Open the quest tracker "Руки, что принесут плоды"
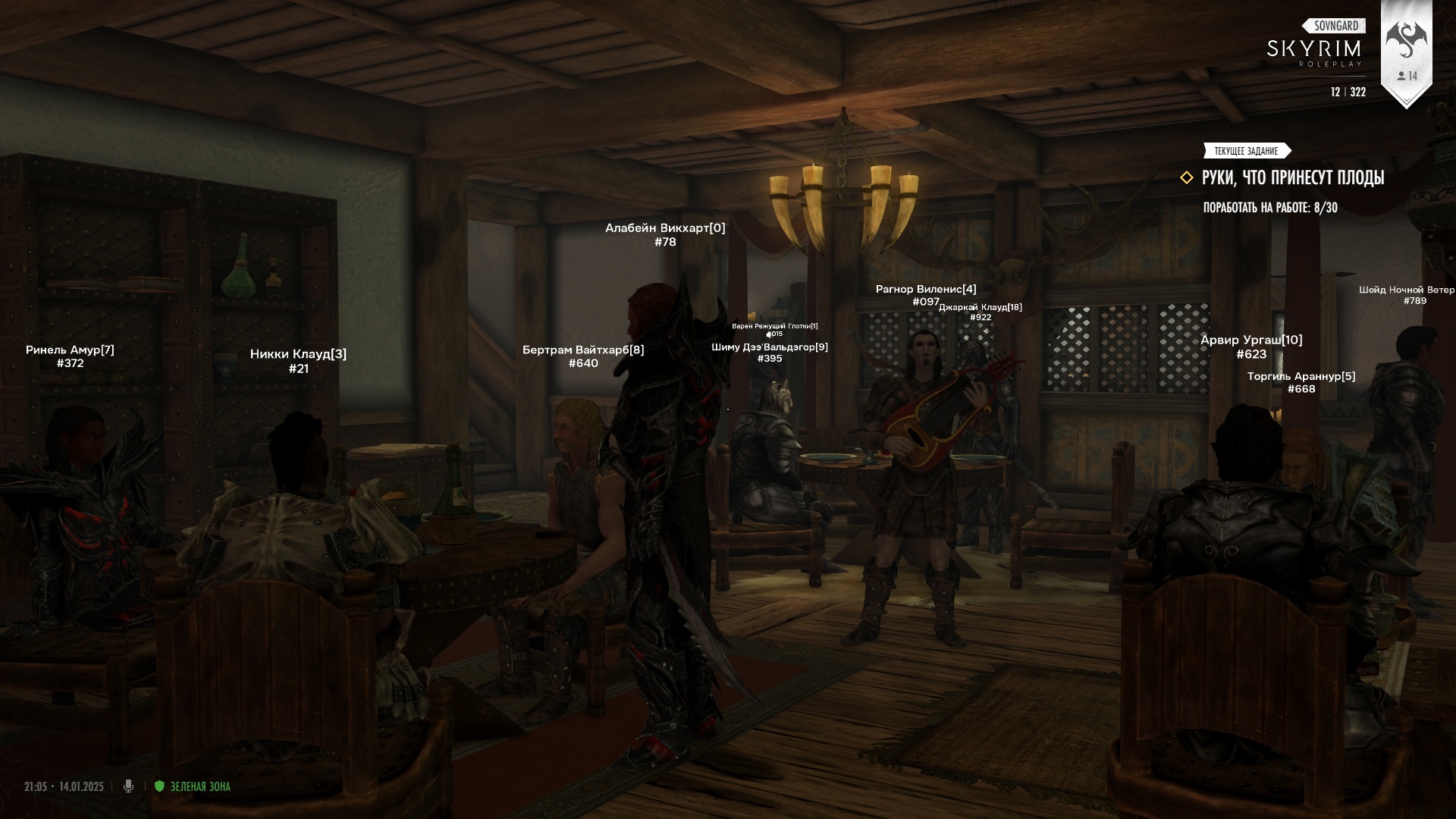This screenshot has height=819, width=1456. [1292, 178]
